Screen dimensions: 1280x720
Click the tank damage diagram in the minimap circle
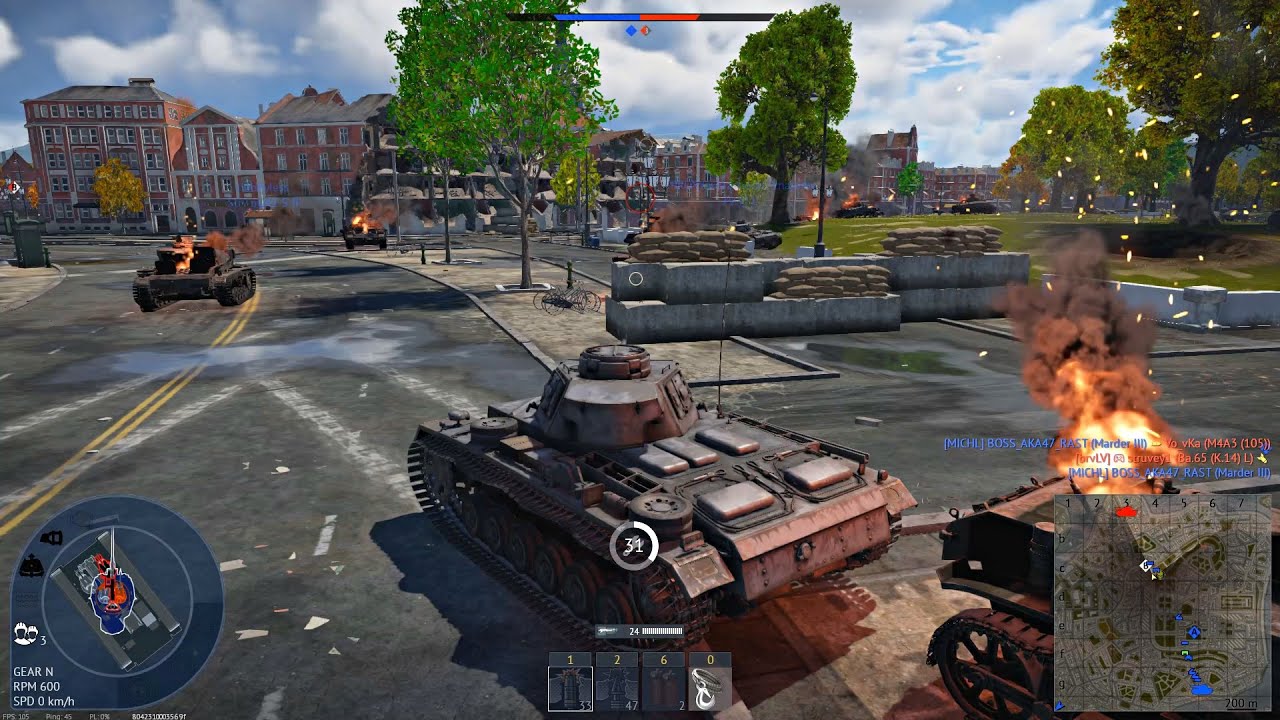(110, 590)
